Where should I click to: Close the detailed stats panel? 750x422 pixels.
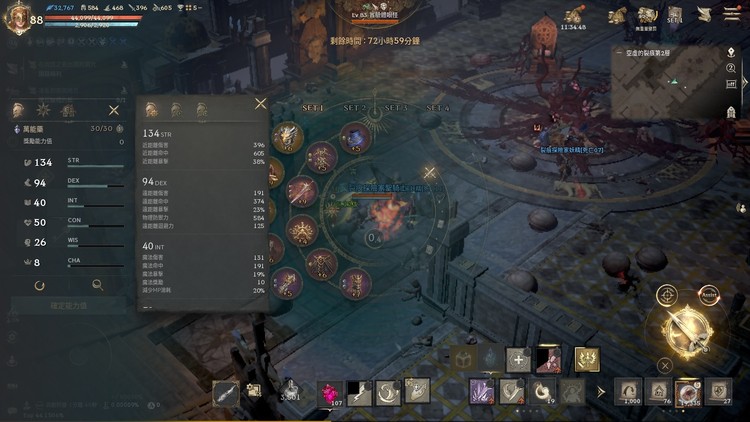pos(261,103)
